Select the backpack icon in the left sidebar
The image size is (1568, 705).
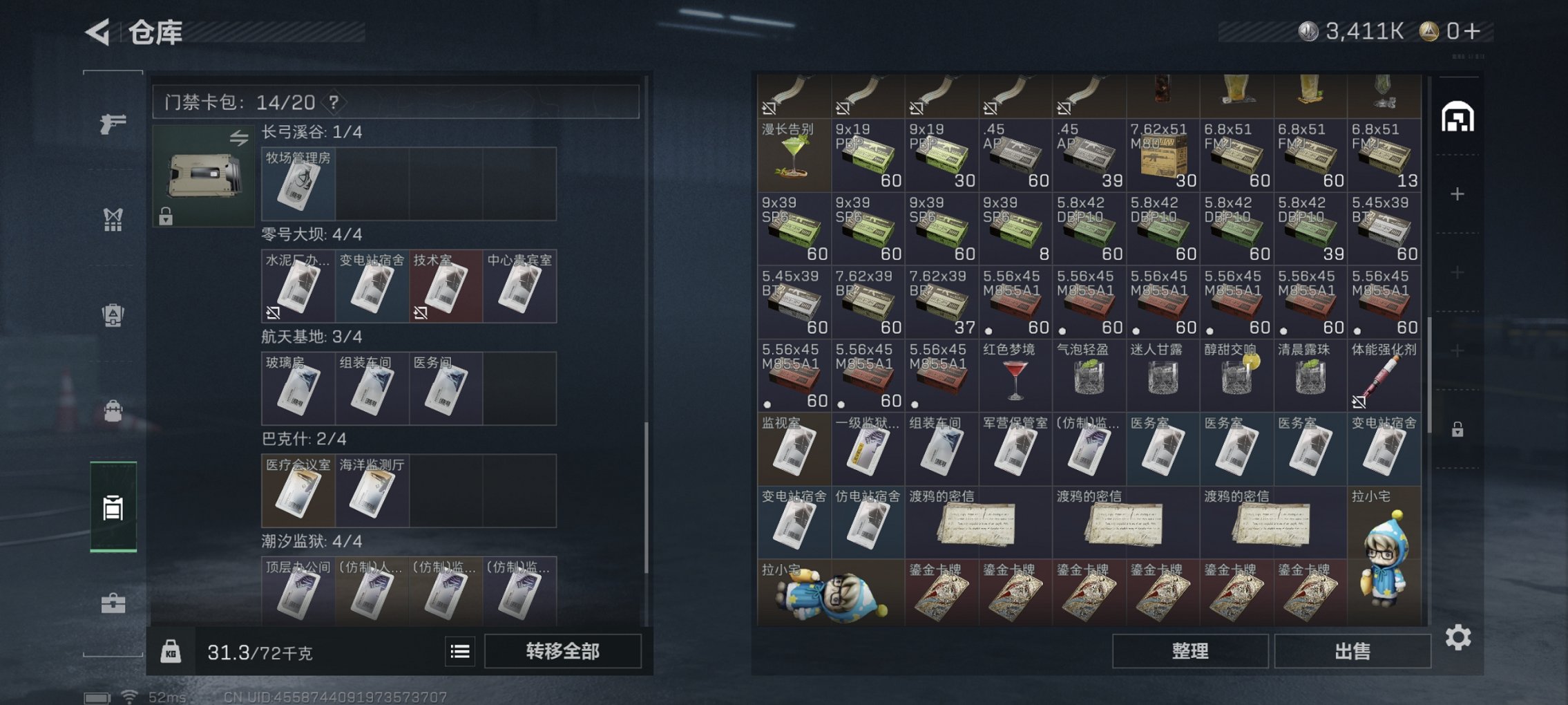coord(113,314)
